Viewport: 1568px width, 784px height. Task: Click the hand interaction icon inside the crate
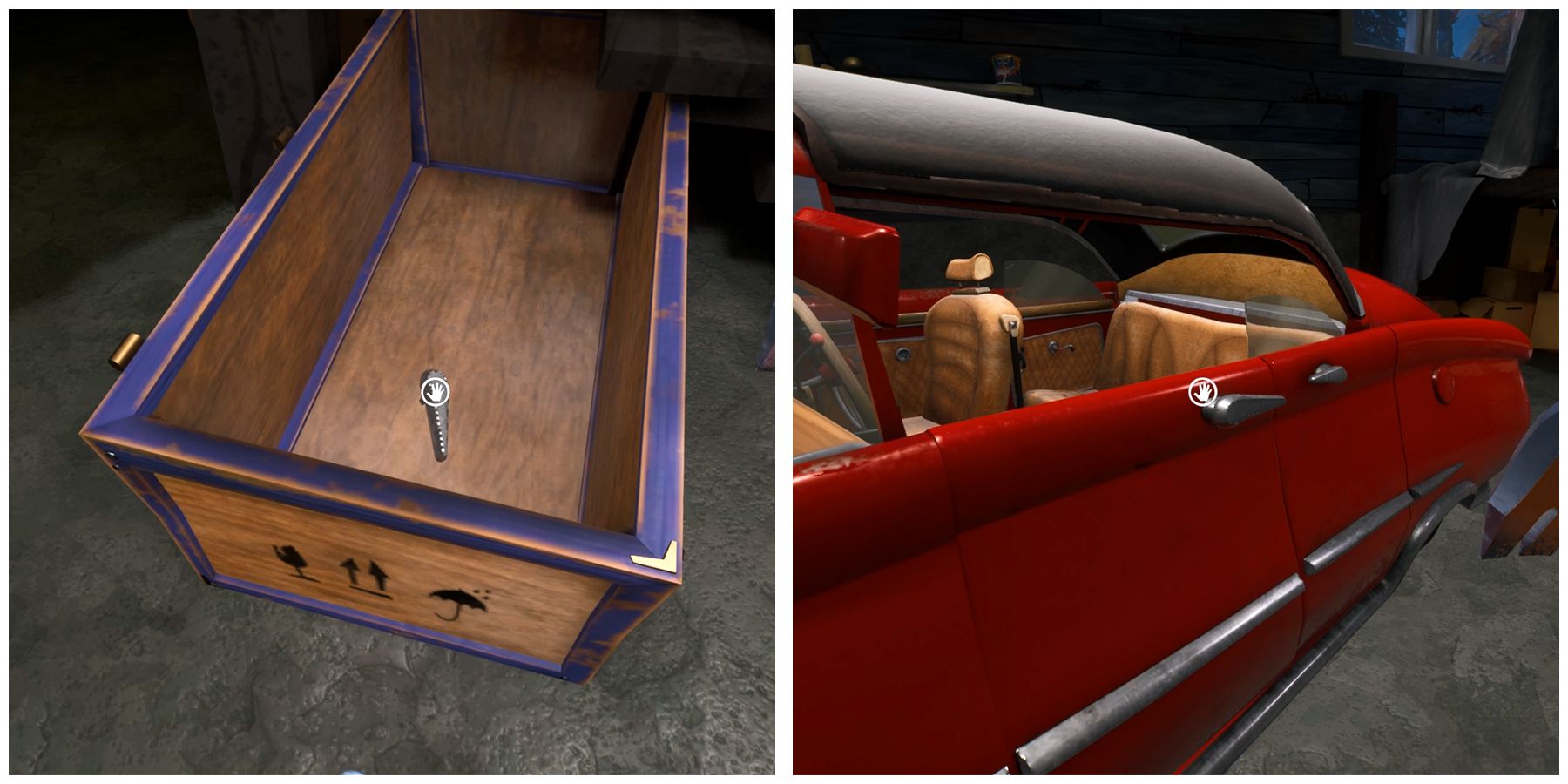(x=433, y=391)
